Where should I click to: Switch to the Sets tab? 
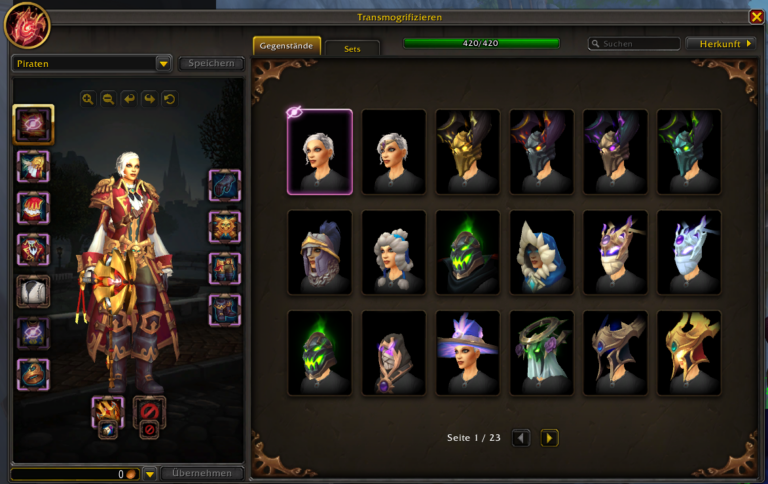[x=352, y=48]
